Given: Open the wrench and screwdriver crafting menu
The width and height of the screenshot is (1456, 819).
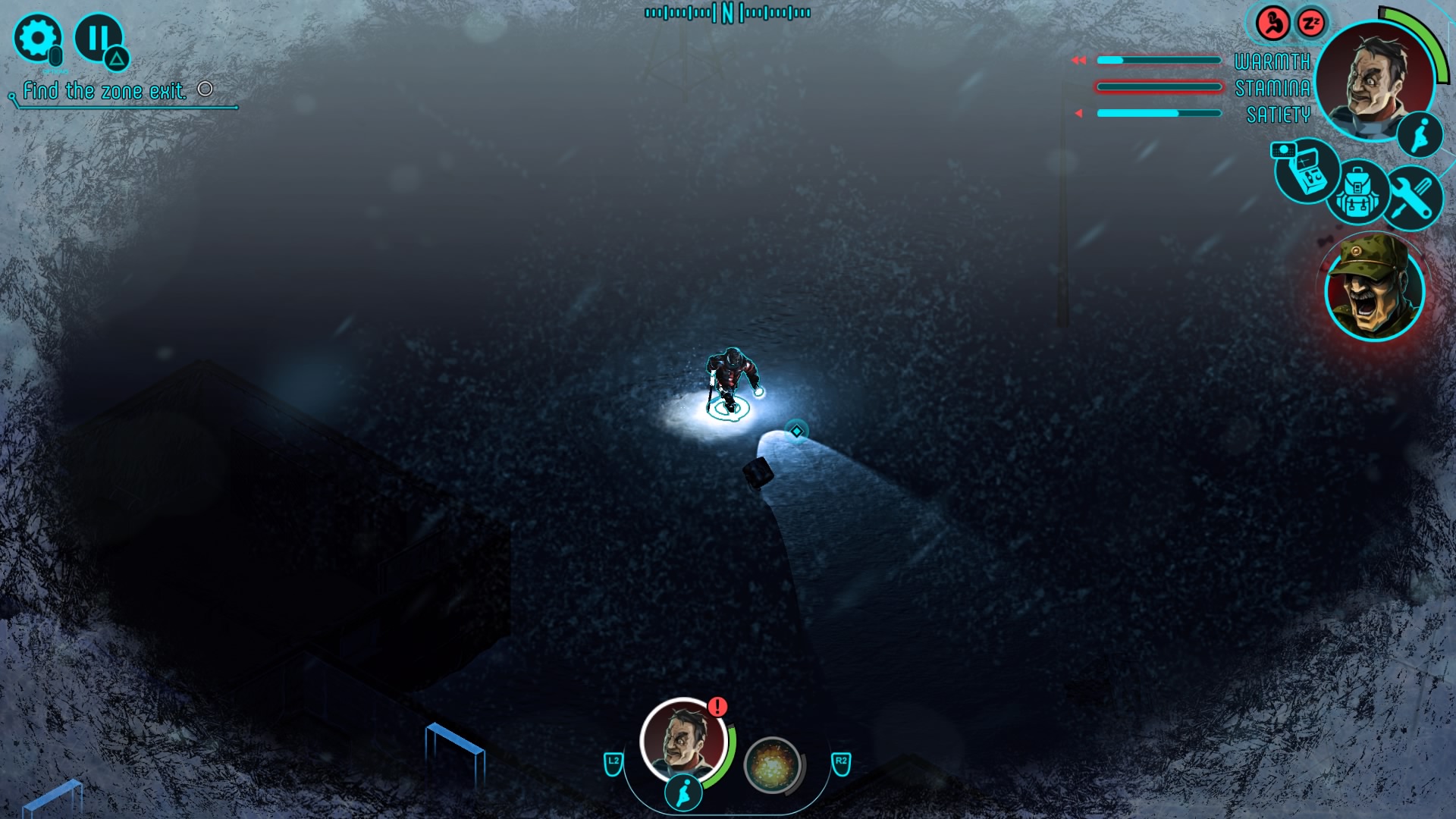Looking at the screenshot, I should coord(1411,197).
